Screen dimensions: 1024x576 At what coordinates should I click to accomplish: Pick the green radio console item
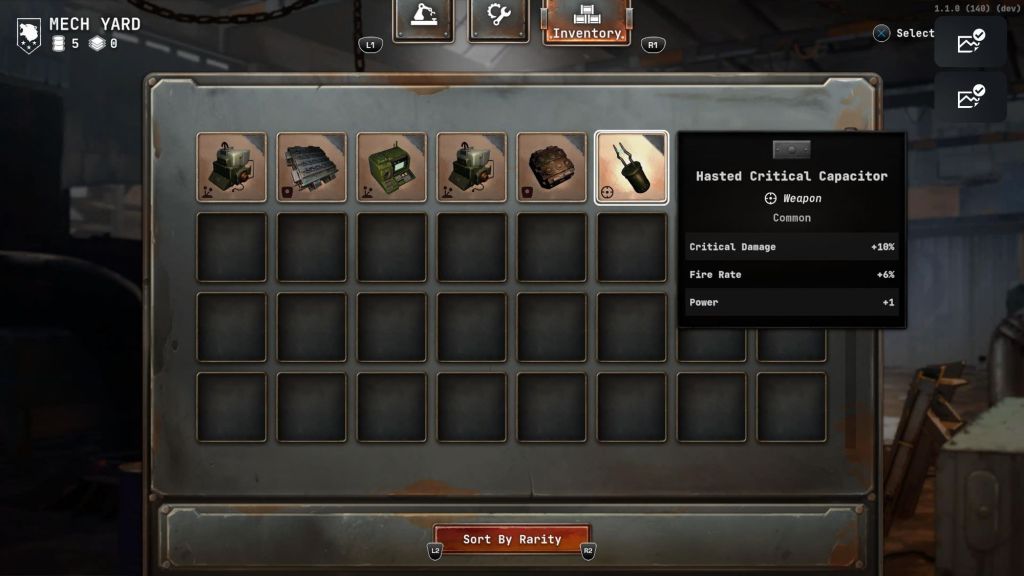point(392,167)
